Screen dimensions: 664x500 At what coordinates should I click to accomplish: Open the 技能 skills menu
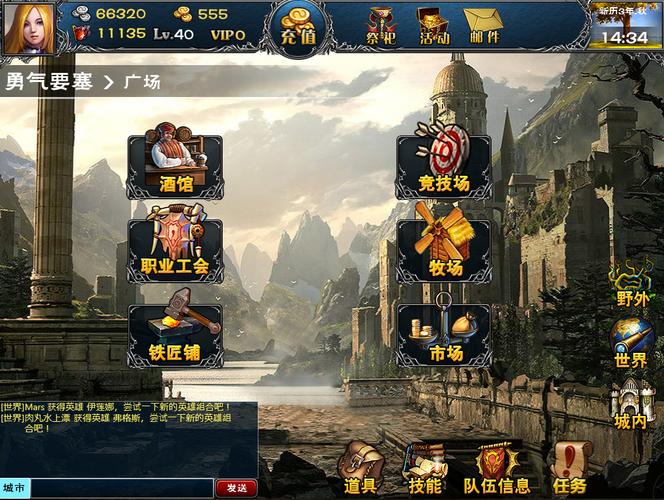[x=425, y=469]
